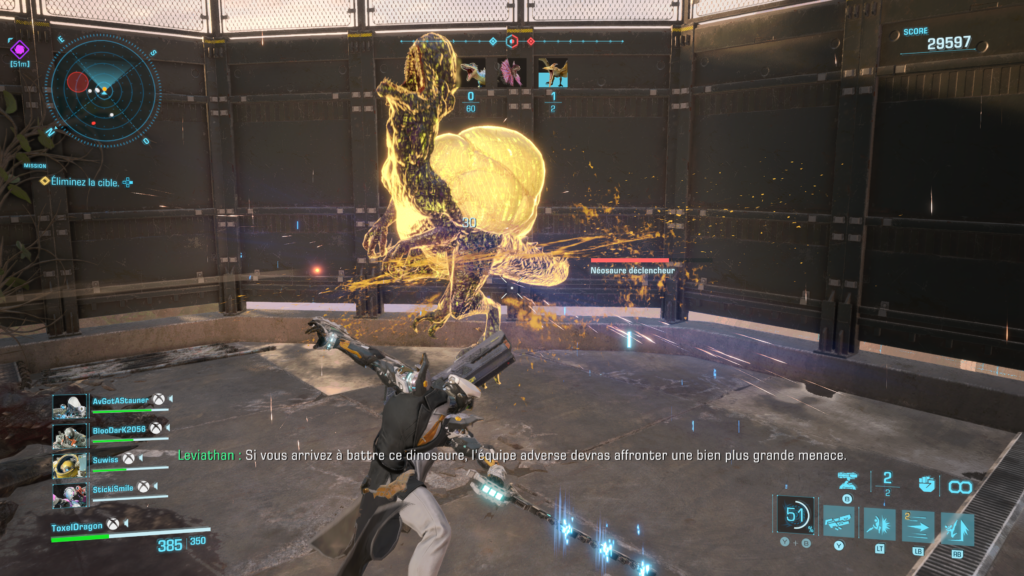
Task: Select the pink frilled dinosaur portrait
Action: pos(511,72)
